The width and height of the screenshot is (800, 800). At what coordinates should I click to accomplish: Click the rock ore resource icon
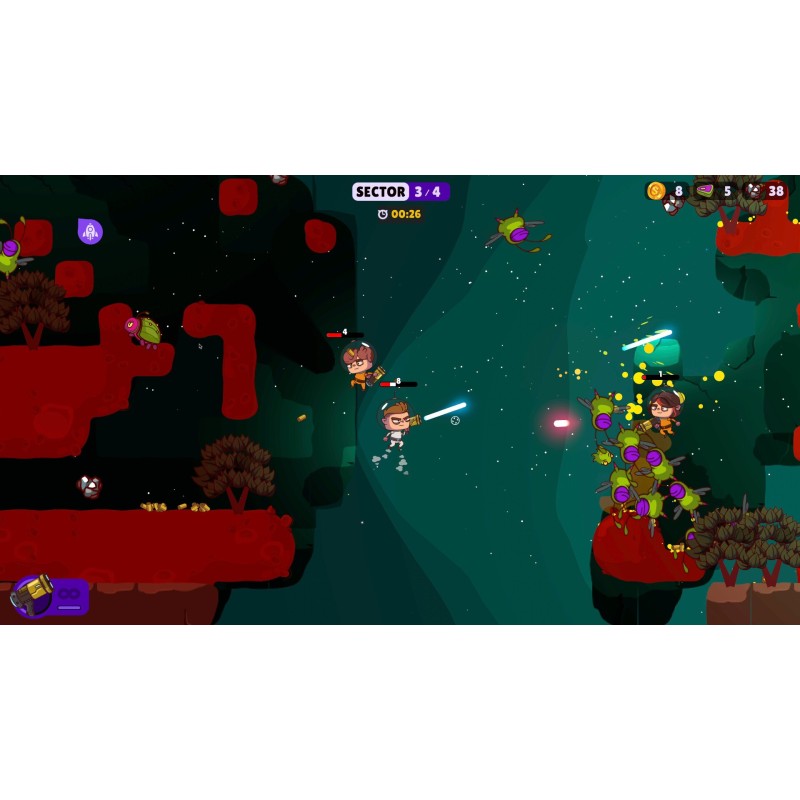[754, 191]
